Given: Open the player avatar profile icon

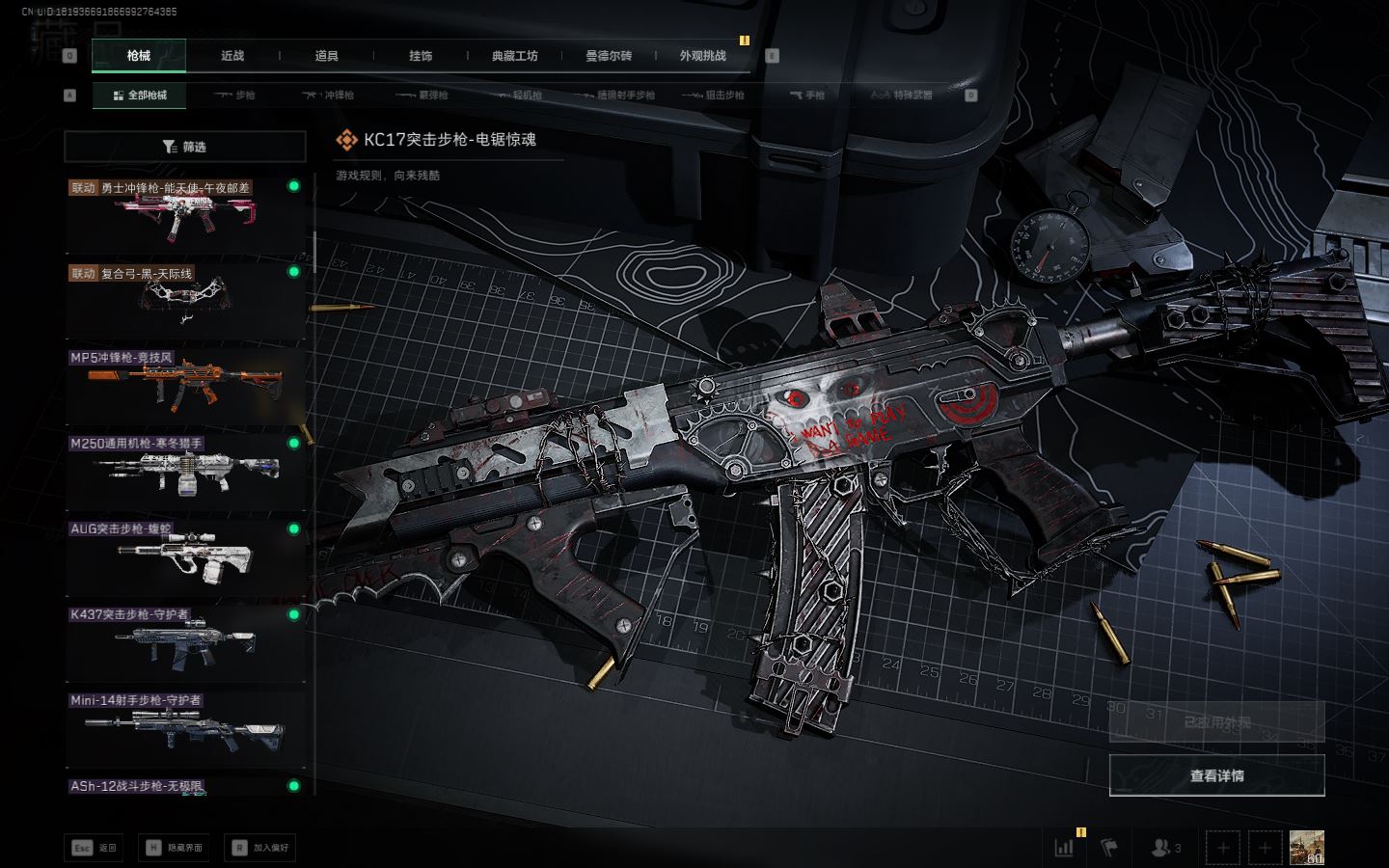Looking at the screenshot, I should tap(1306, 848).
